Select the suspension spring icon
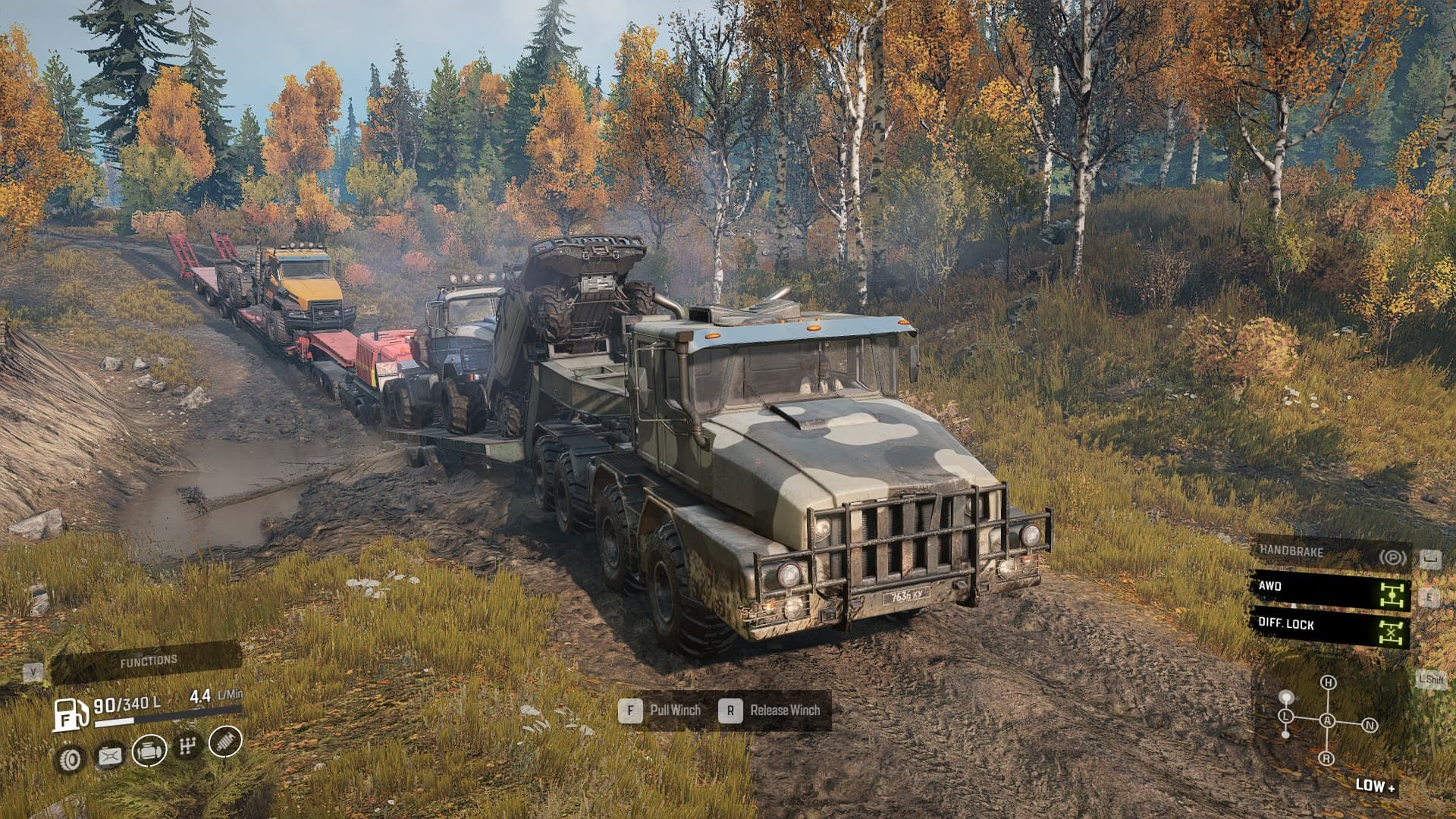The width and height of the screenshot is (1456, 819). 224,742
